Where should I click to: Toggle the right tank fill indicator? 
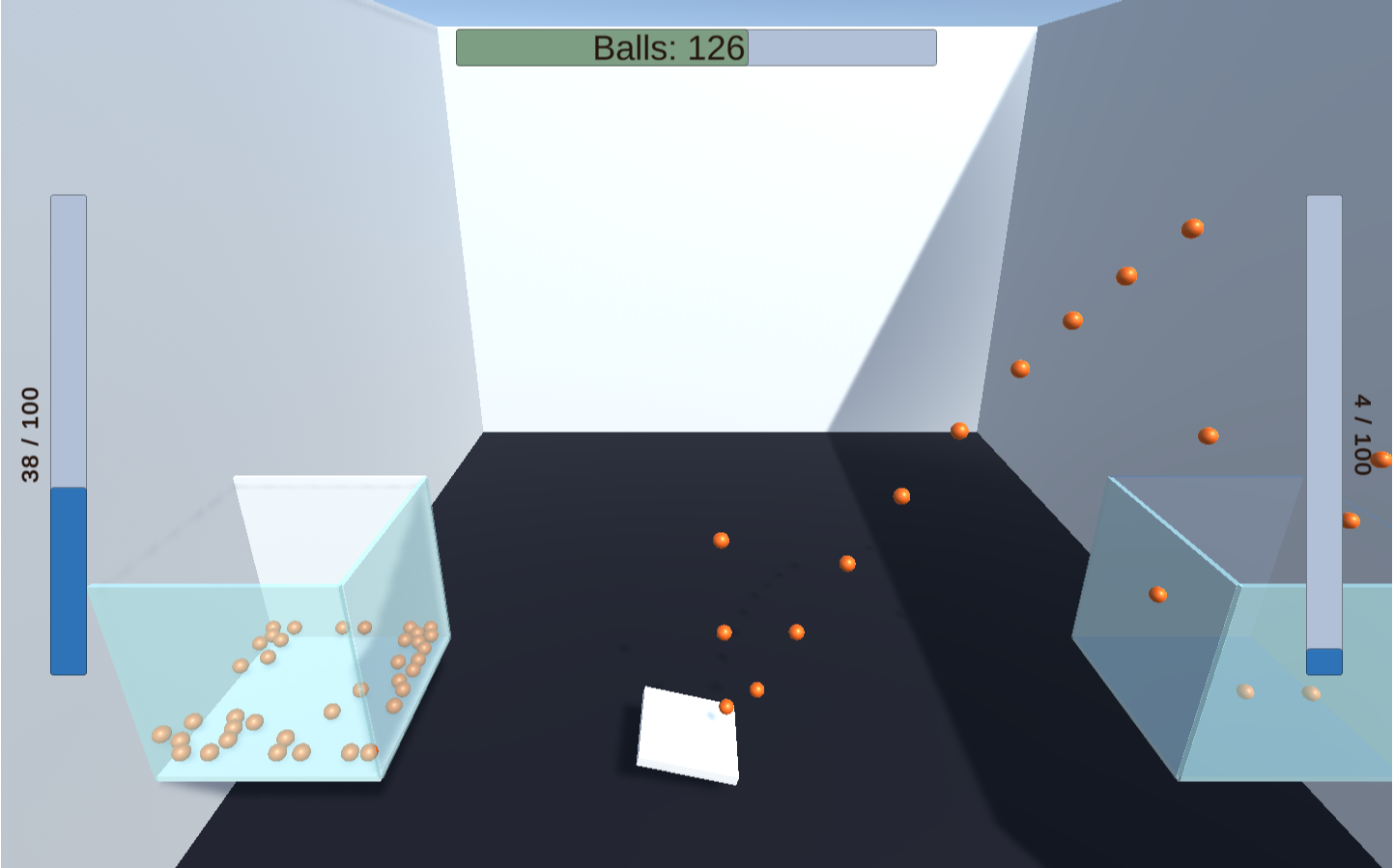pyautogui.click(x=1323, y=425)
